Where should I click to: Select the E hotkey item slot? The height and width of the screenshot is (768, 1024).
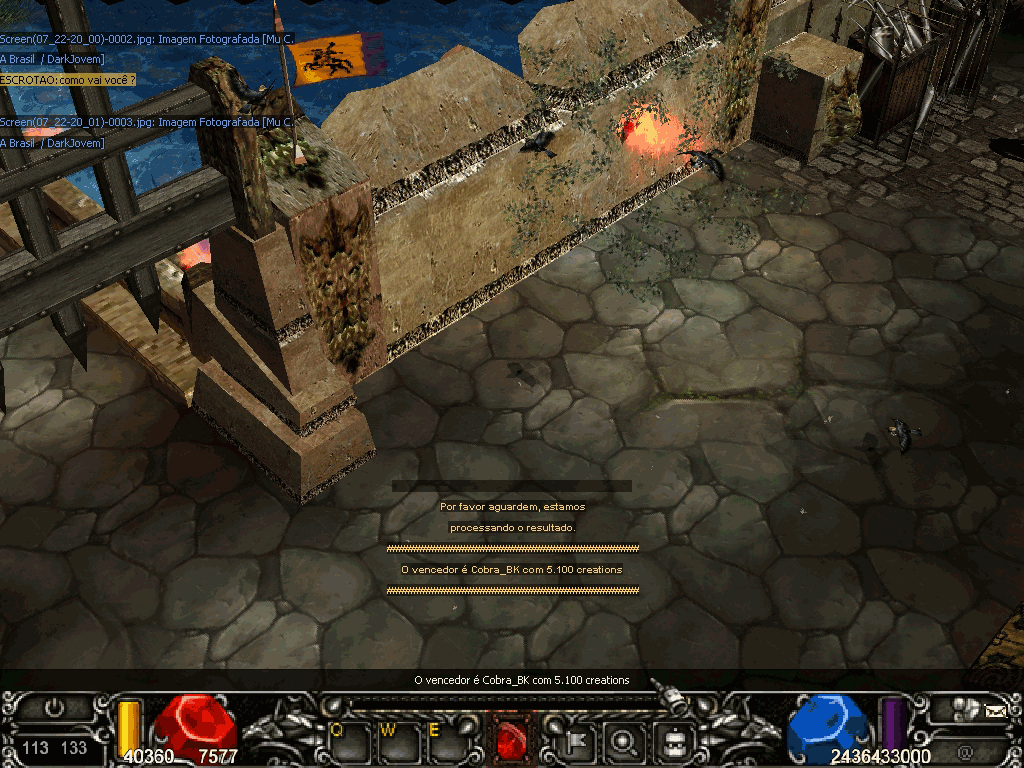(441, 741)
